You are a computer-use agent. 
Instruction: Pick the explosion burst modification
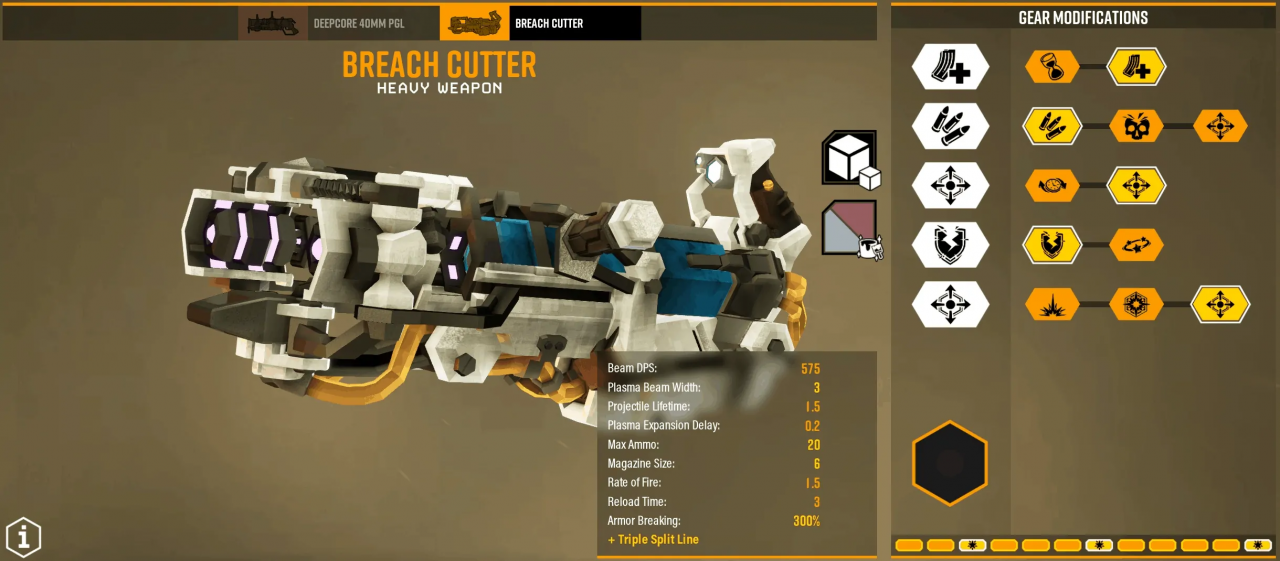[x=1052, y=304]
